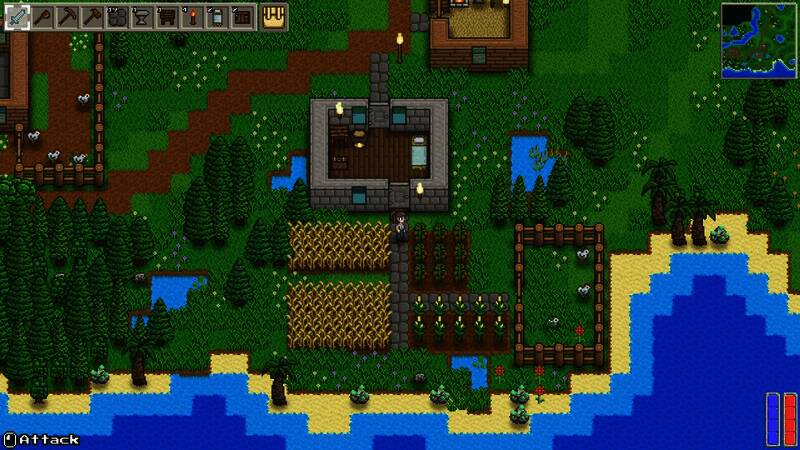Select the wooden workbench hotbar slot
800x450 pixels.
[166, 17]
